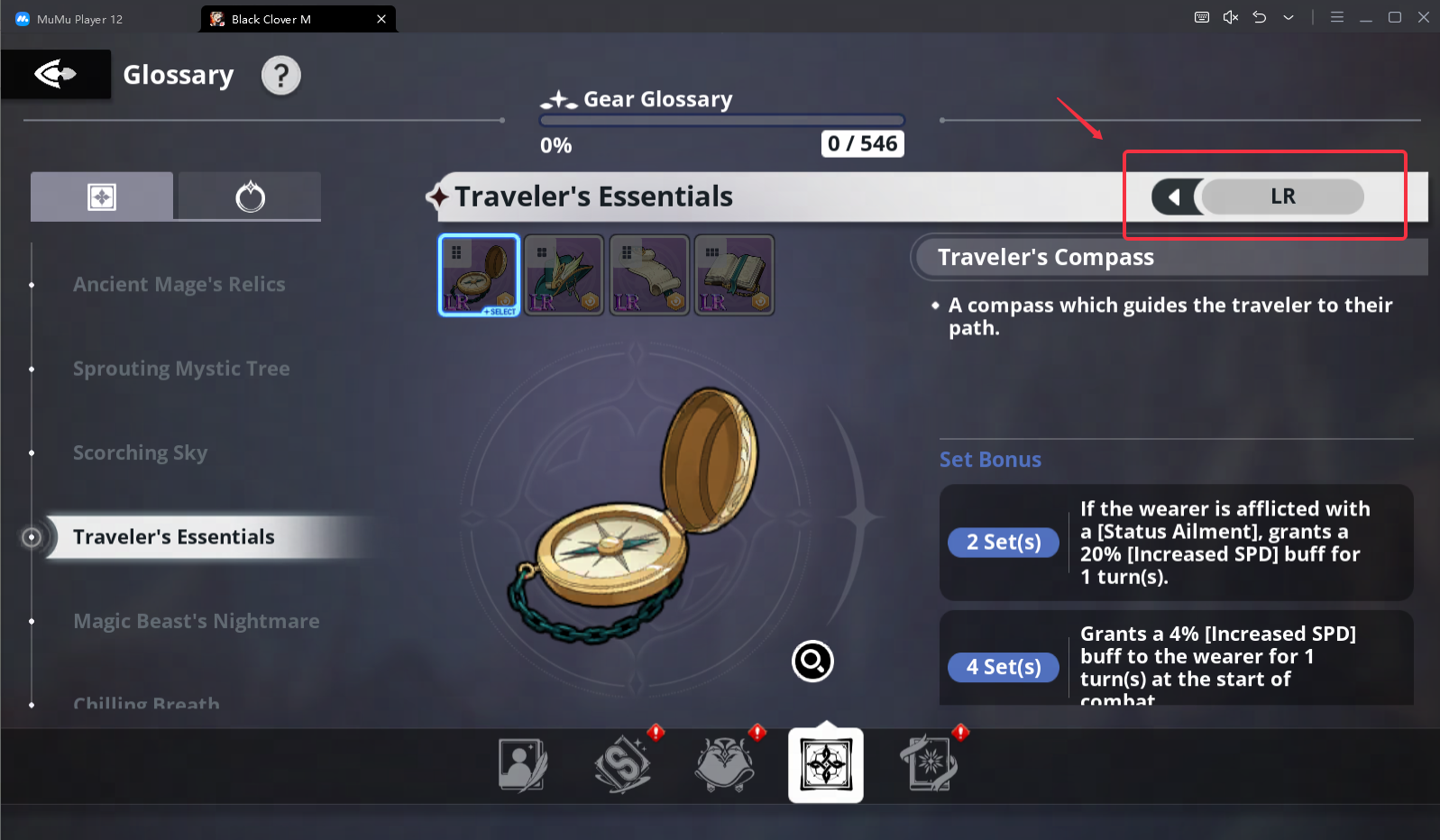Select the Traveler's Compass gear thumbnail
The width and height of the screenshot is (1440, 840).
(479, 275)
